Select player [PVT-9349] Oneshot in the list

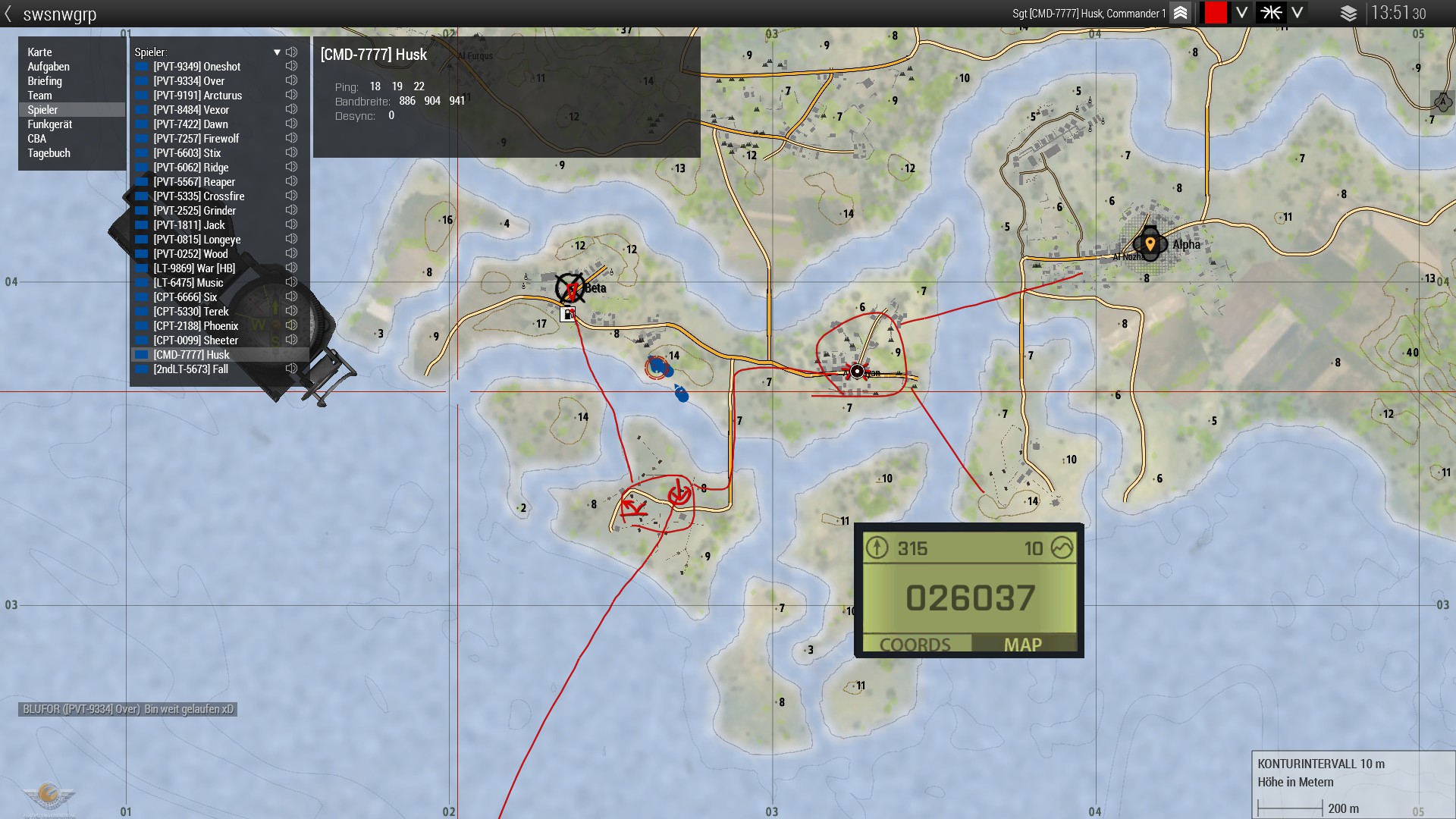tap(196, 67)
